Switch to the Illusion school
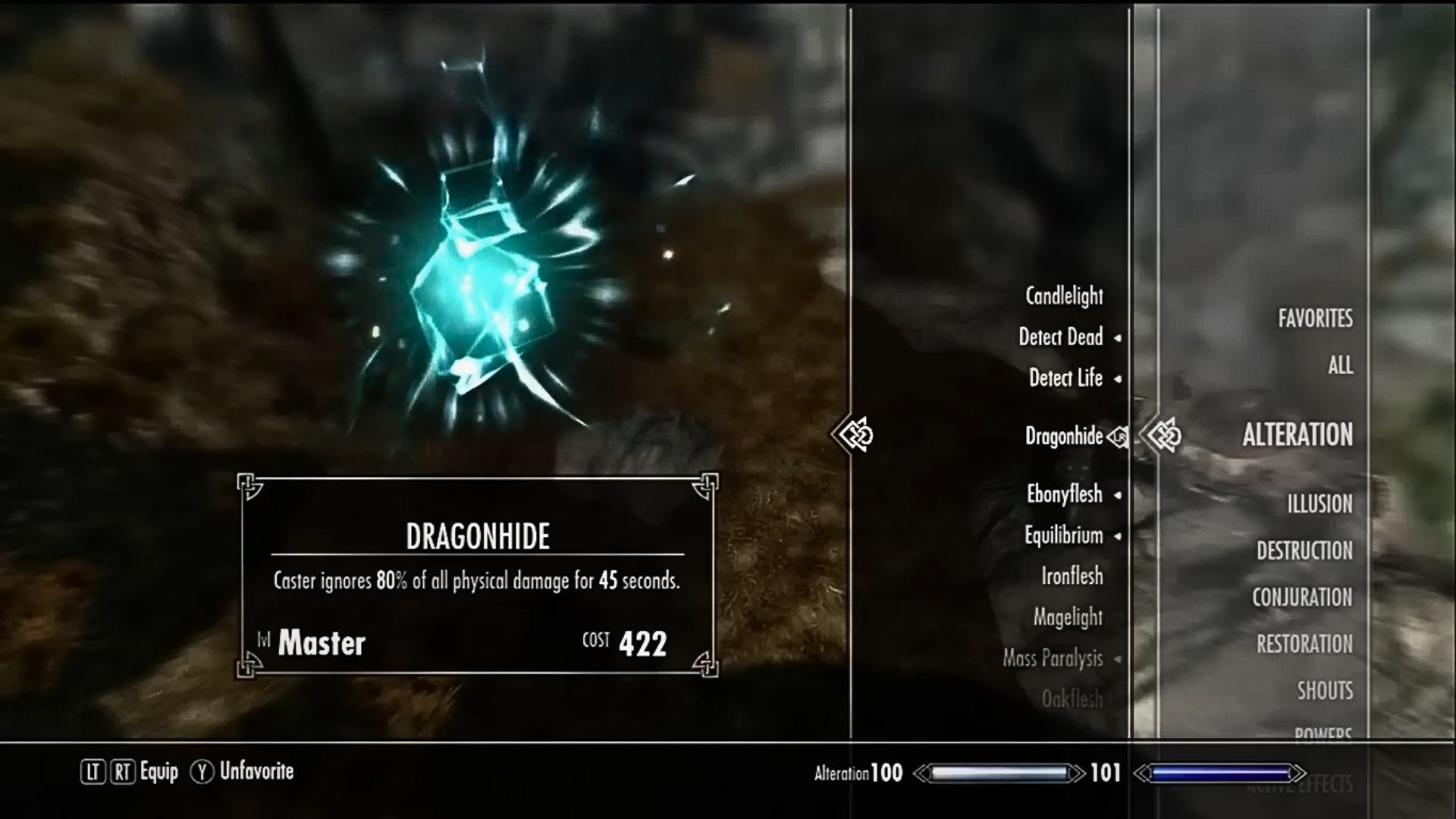1456x819 pixels. click(1319, 504)
